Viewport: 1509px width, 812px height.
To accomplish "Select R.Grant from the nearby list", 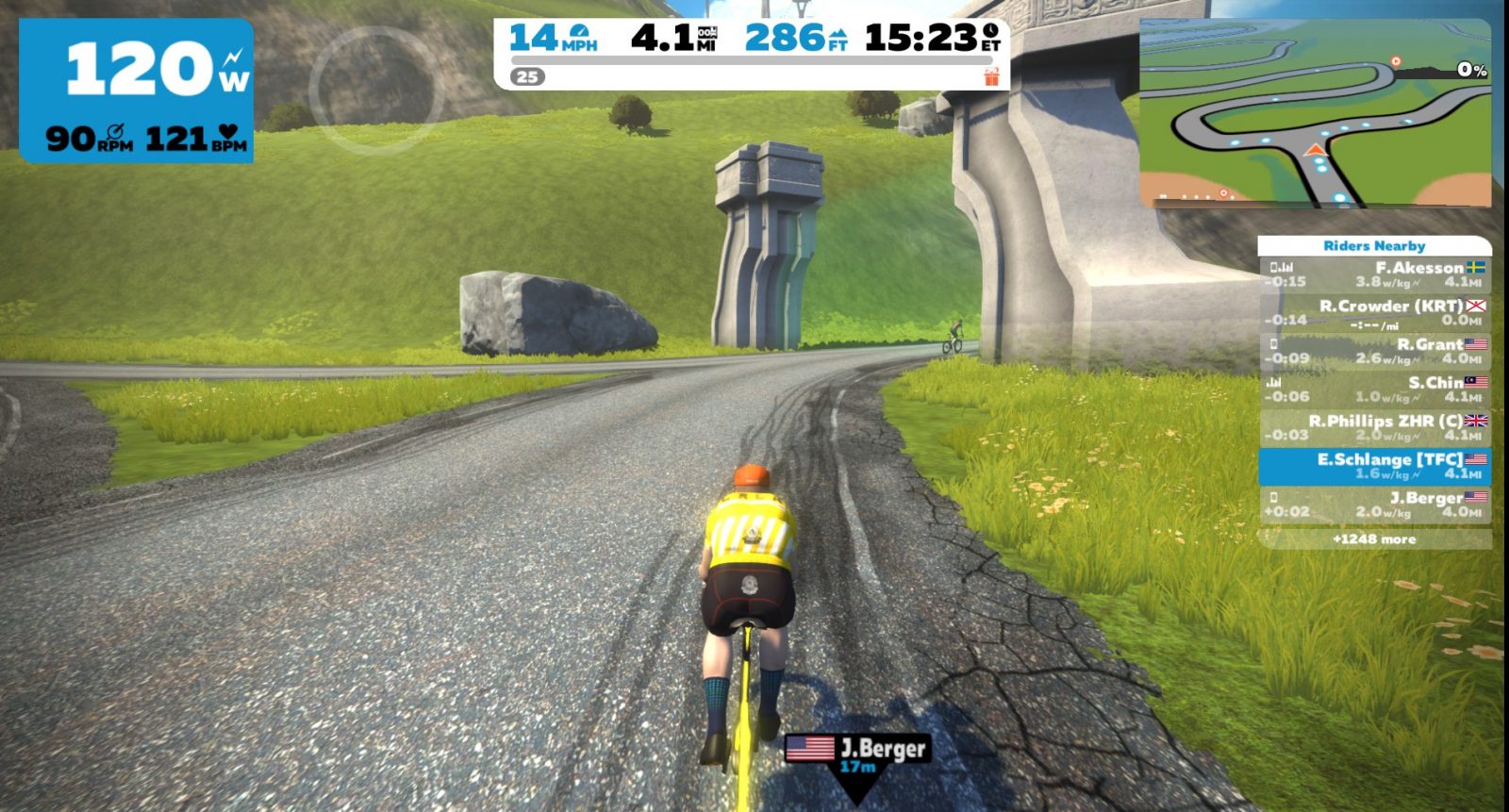I will (1375, 351).
